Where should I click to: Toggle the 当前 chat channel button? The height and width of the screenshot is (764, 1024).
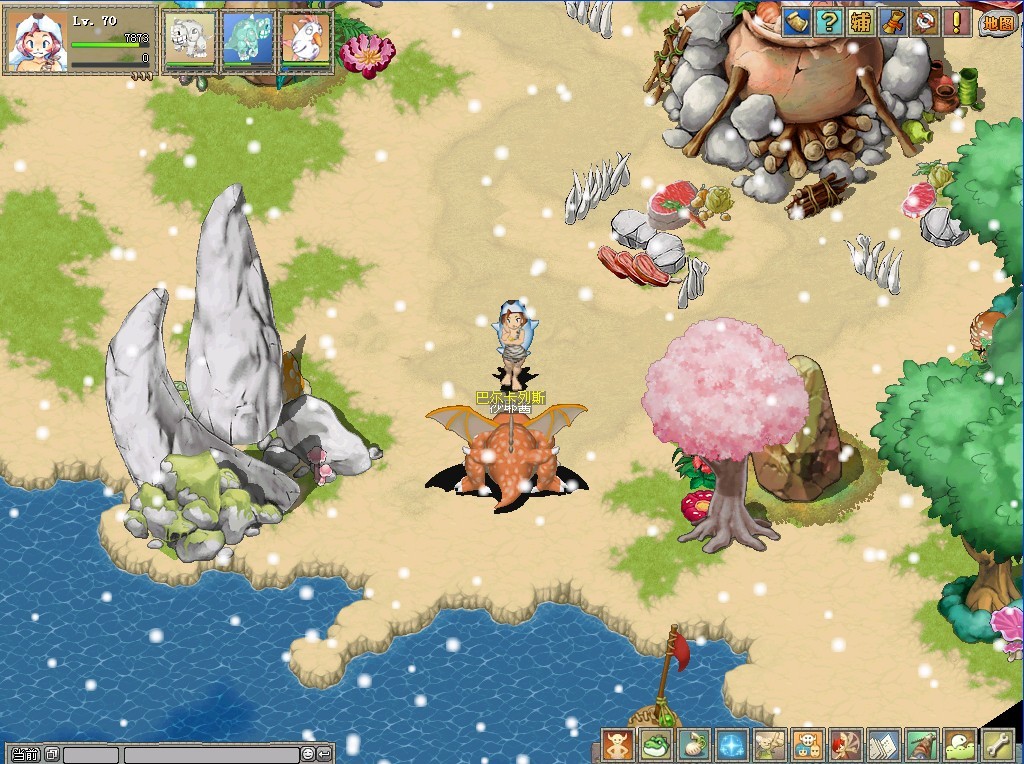click(x=25, y=754)
